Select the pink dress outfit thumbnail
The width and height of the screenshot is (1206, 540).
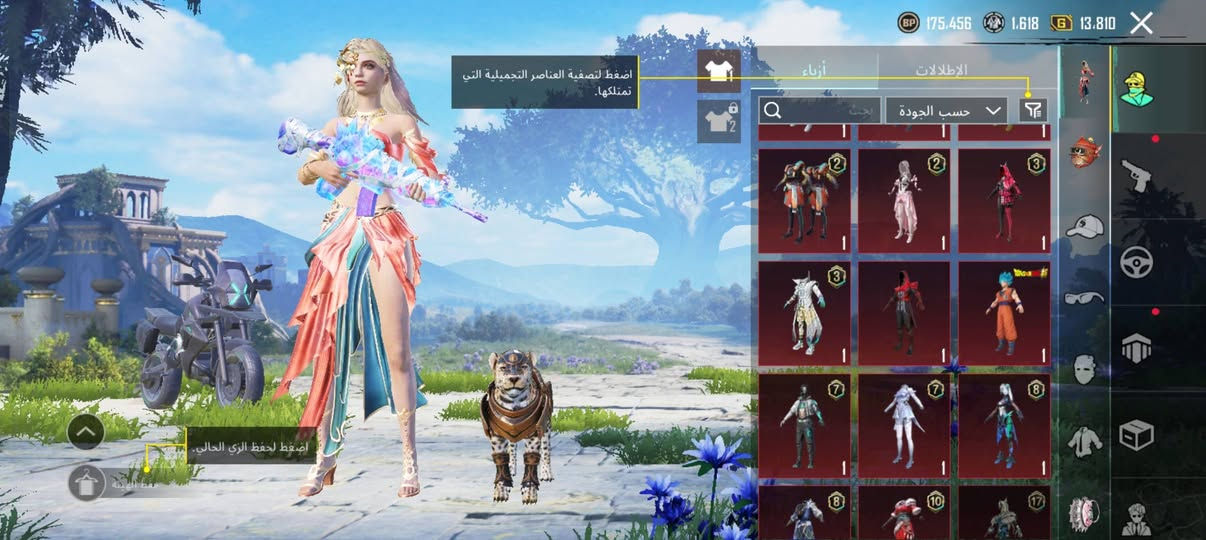pyautogui.click(x=904, y=200)
